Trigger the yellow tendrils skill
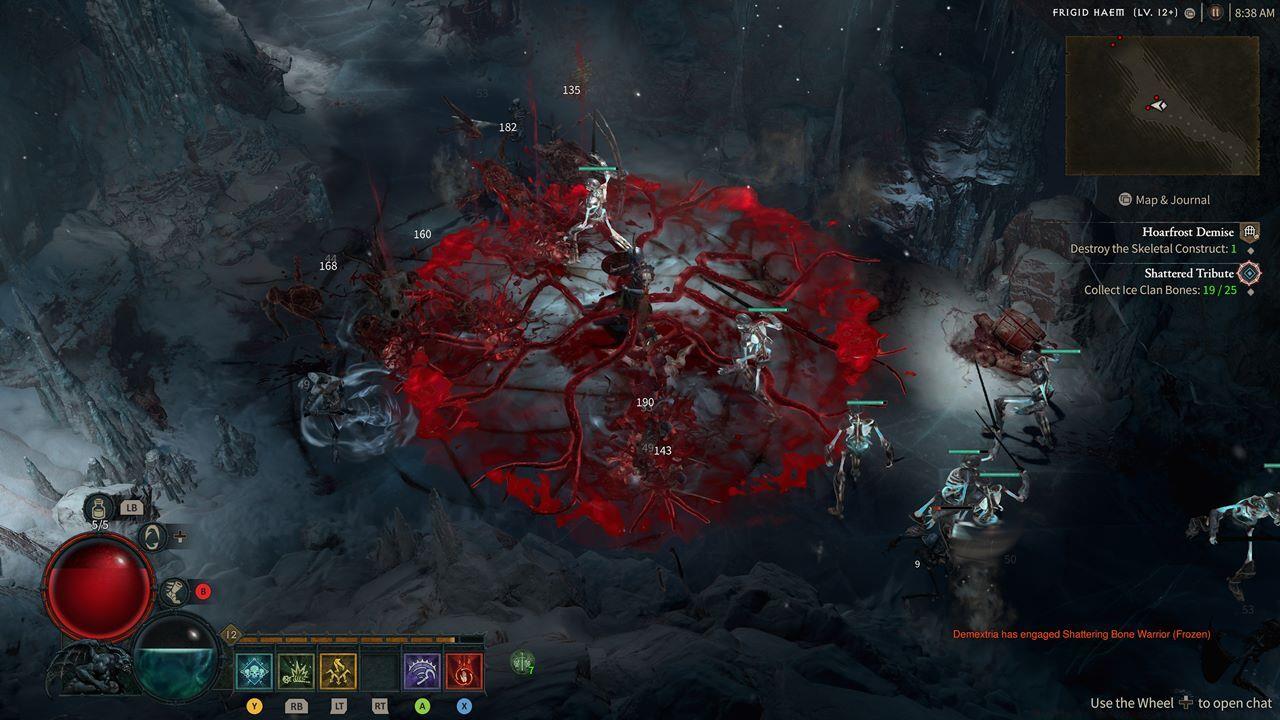The width and height of the screenshot is (1280, 720). tap(338, 671)
